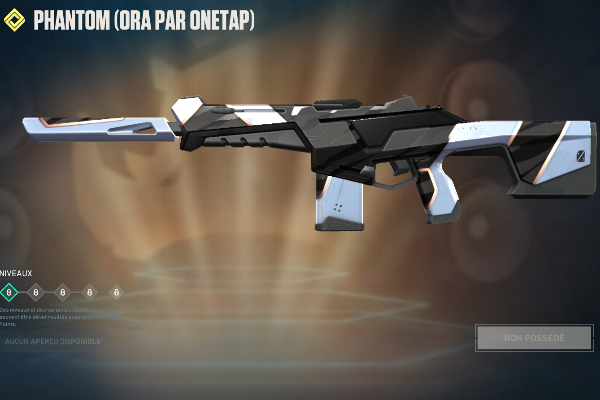Select the highlighted green first level diamond
Viewport: 600px width, 400px height.
(10, 292)
